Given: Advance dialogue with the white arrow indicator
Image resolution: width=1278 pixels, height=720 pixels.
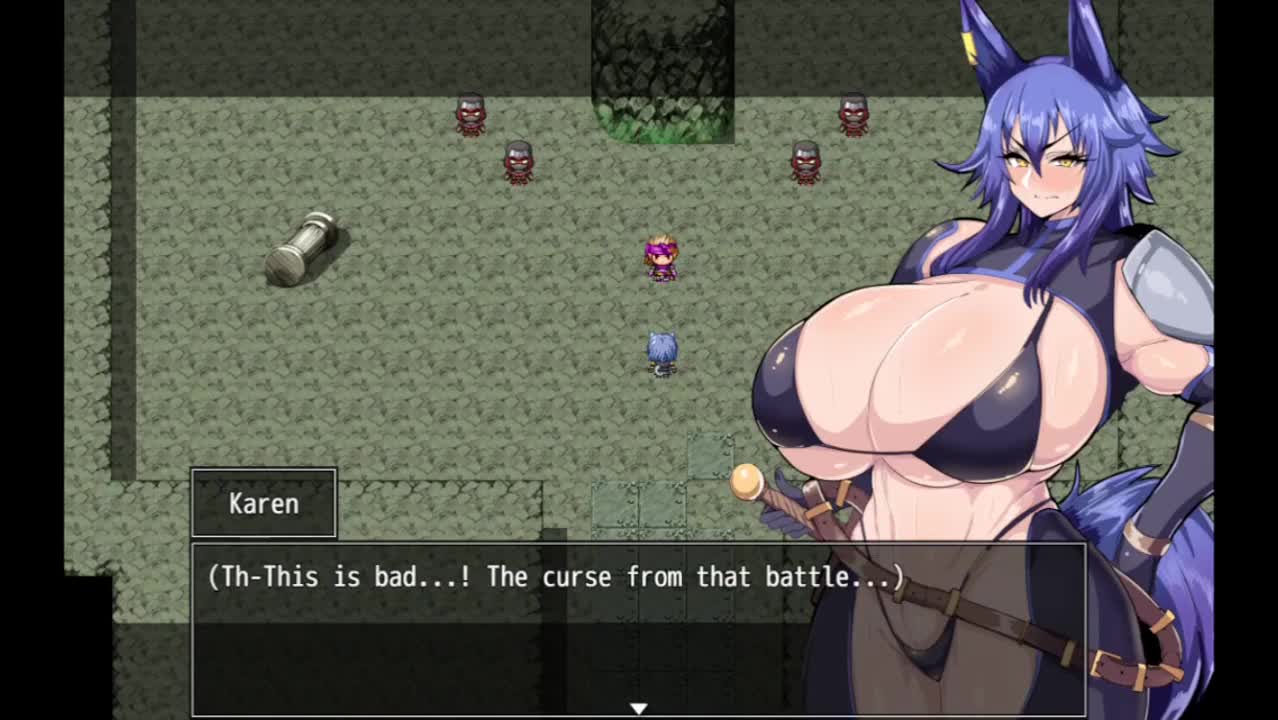Looking at the screenshot, I should [x=638, y=708].
